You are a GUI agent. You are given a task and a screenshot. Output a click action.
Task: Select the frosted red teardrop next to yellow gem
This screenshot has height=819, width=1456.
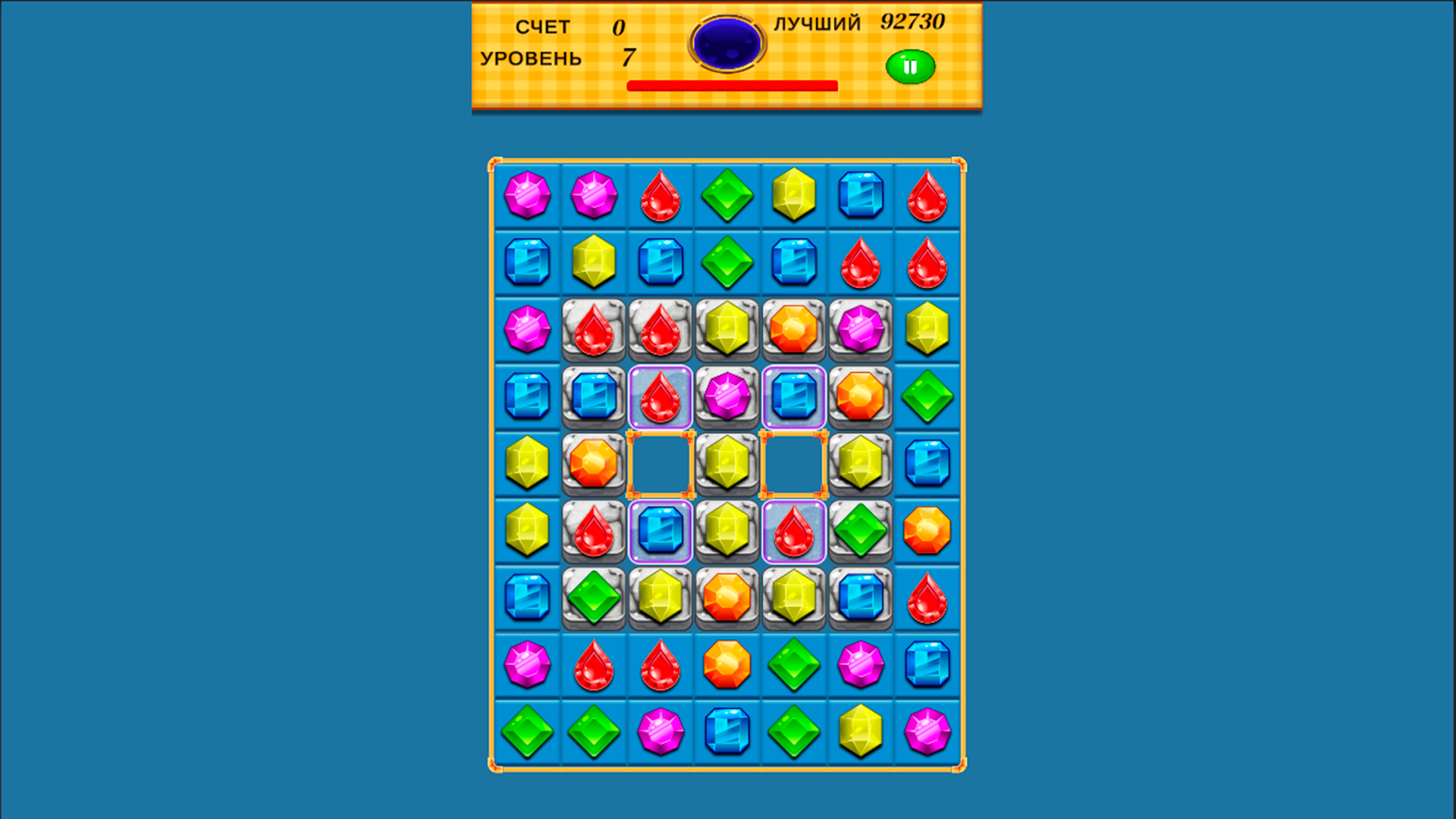794,529
